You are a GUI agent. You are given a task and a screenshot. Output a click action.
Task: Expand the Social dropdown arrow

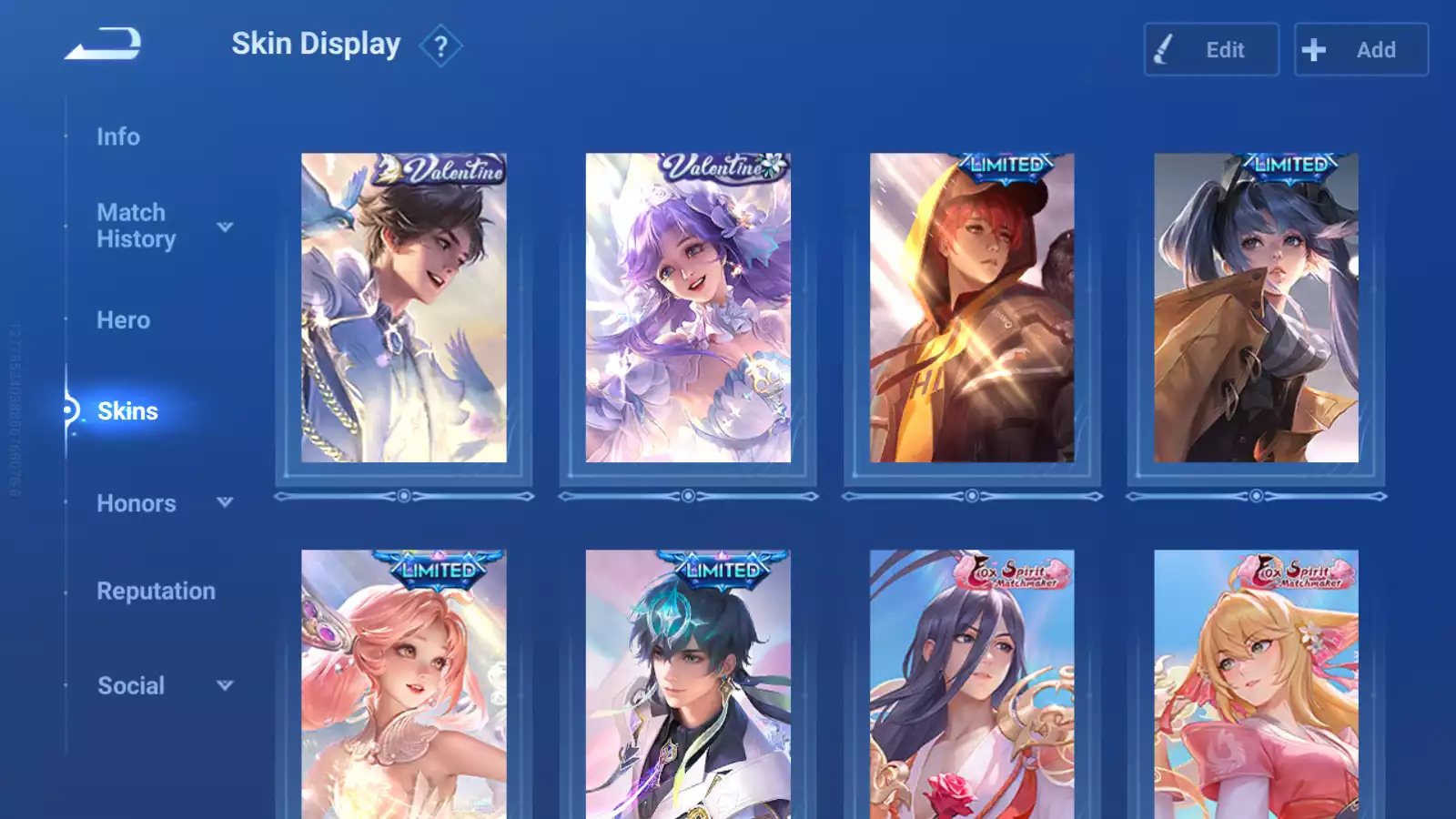click(225, 685)
